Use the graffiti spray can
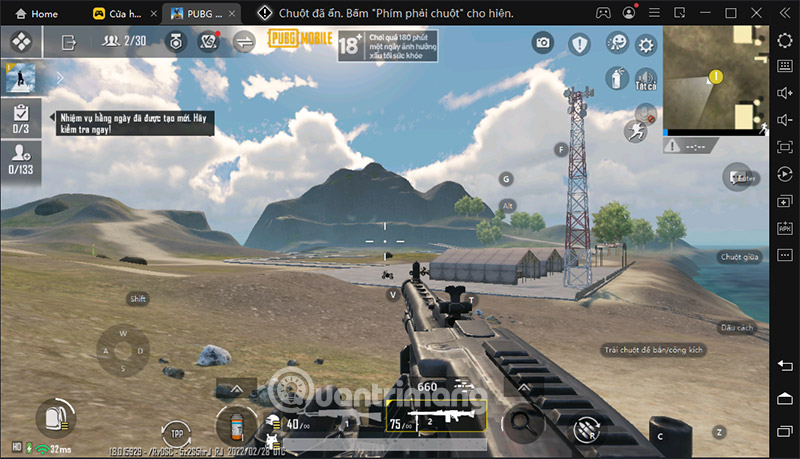 click(x=616, y=76)
